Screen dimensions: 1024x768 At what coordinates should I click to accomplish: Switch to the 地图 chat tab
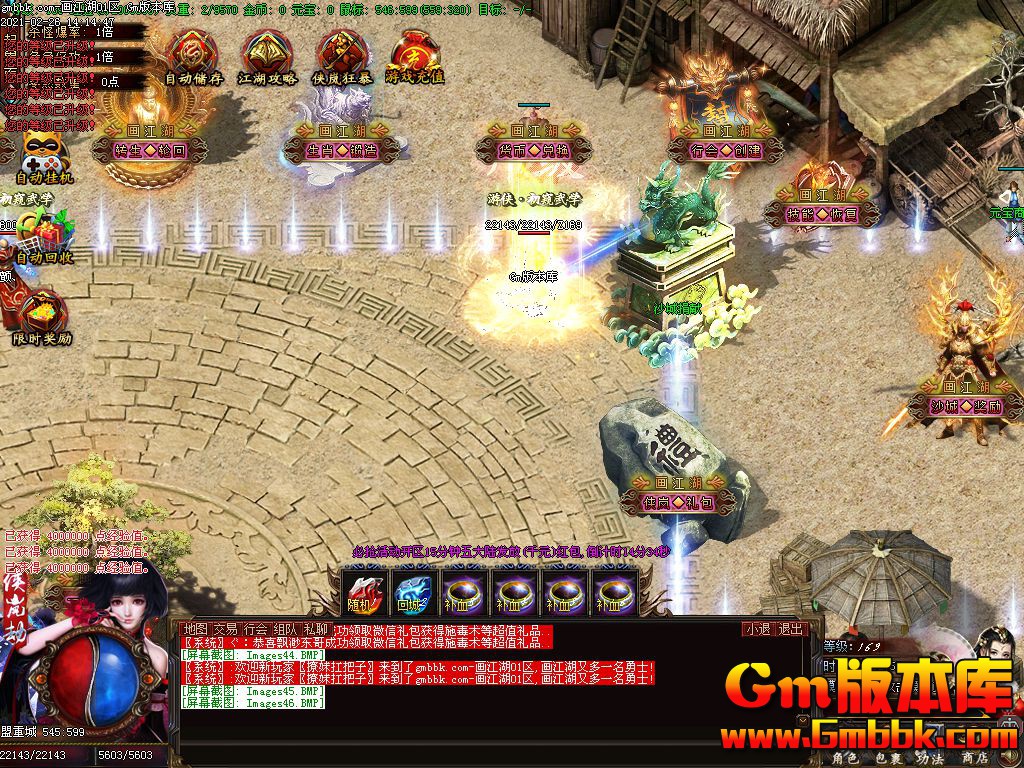[x=196, y=629]
